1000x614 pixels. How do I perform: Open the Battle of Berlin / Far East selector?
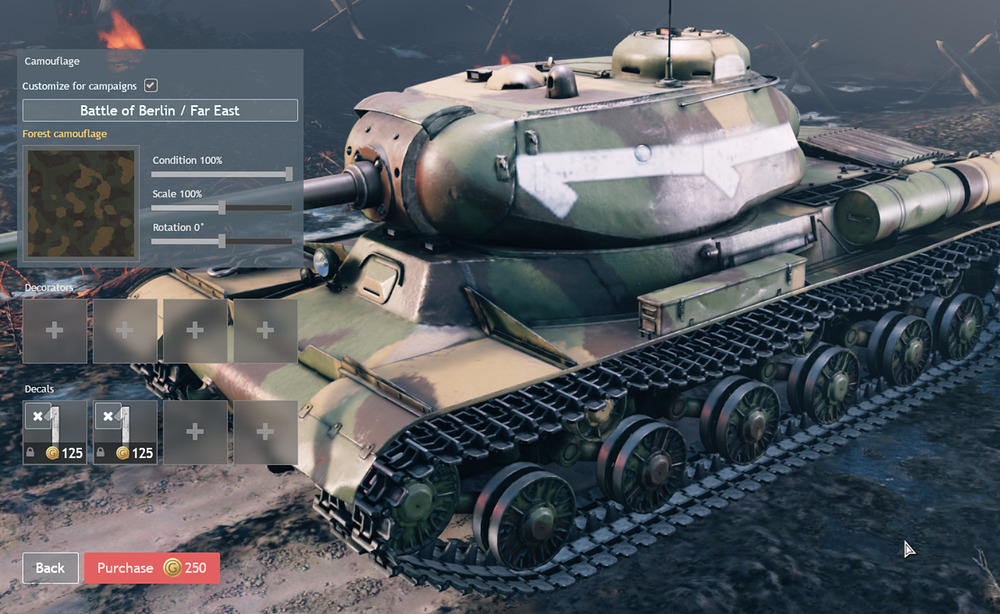160,110
